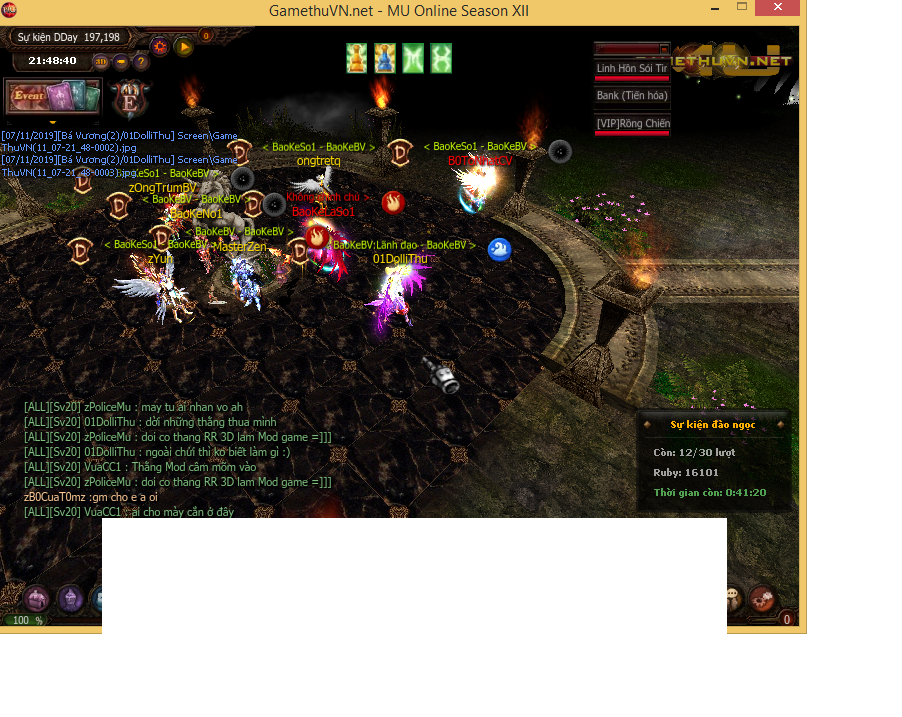Open the red gear menu icon bottom right
This screenshot has width=902, height=717.
[761, 598]
